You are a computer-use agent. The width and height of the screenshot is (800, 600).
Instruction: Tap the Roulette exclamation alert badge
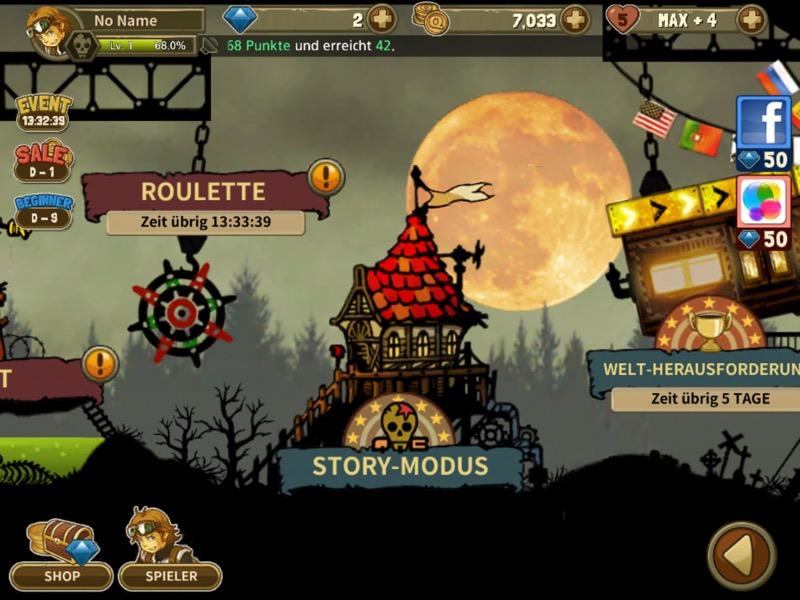pos(326,177)
